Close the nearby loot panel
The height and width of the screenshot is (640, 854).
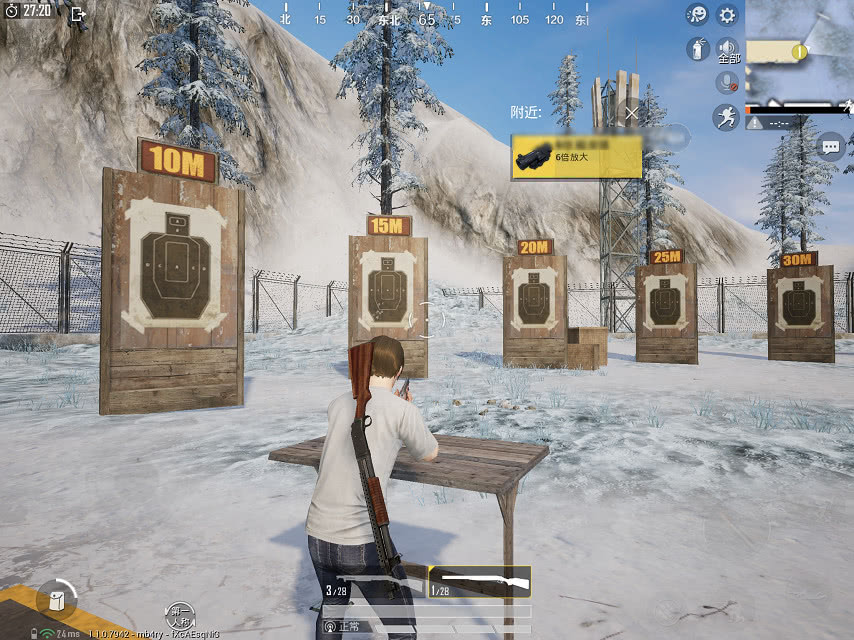[x=631, y=112]
